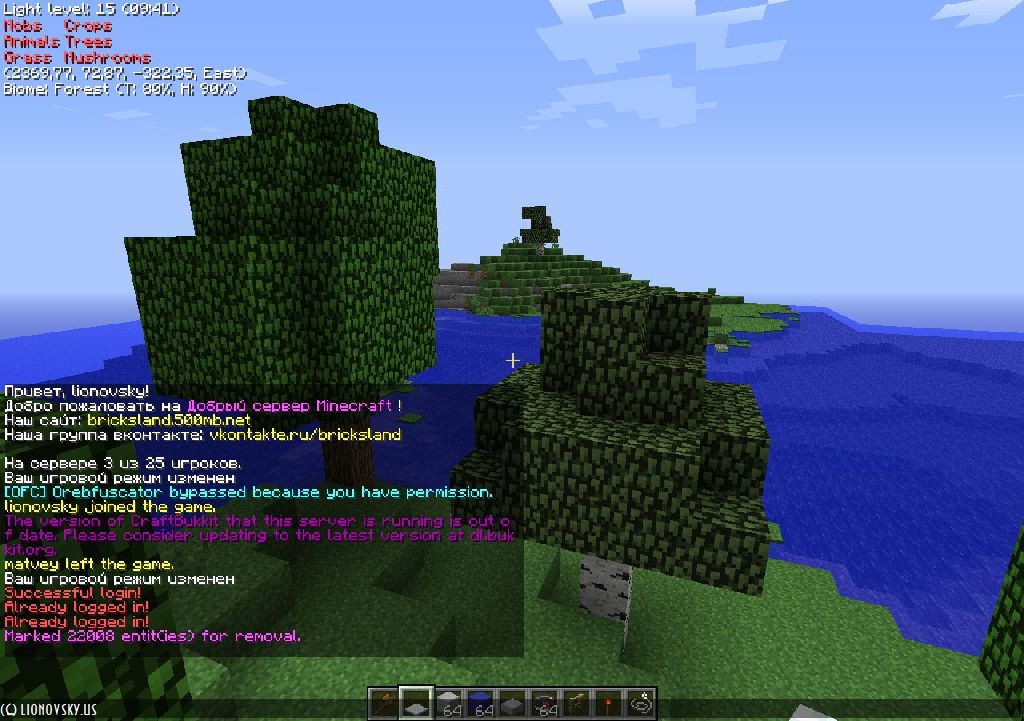Select the light slab stack of 64
Image resolution: width=1024 pixels, height=721 pixels.
pos(449,704)
